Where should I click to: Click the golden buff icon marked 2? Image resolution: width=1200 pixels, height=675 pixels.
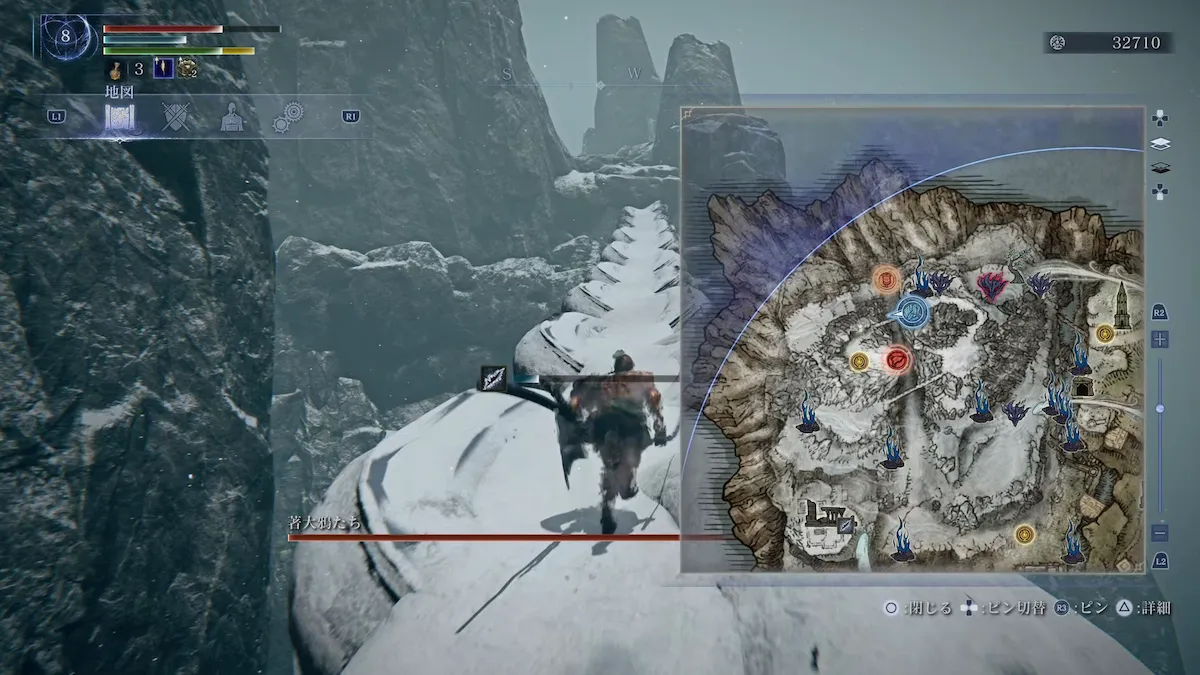point(187,69)
